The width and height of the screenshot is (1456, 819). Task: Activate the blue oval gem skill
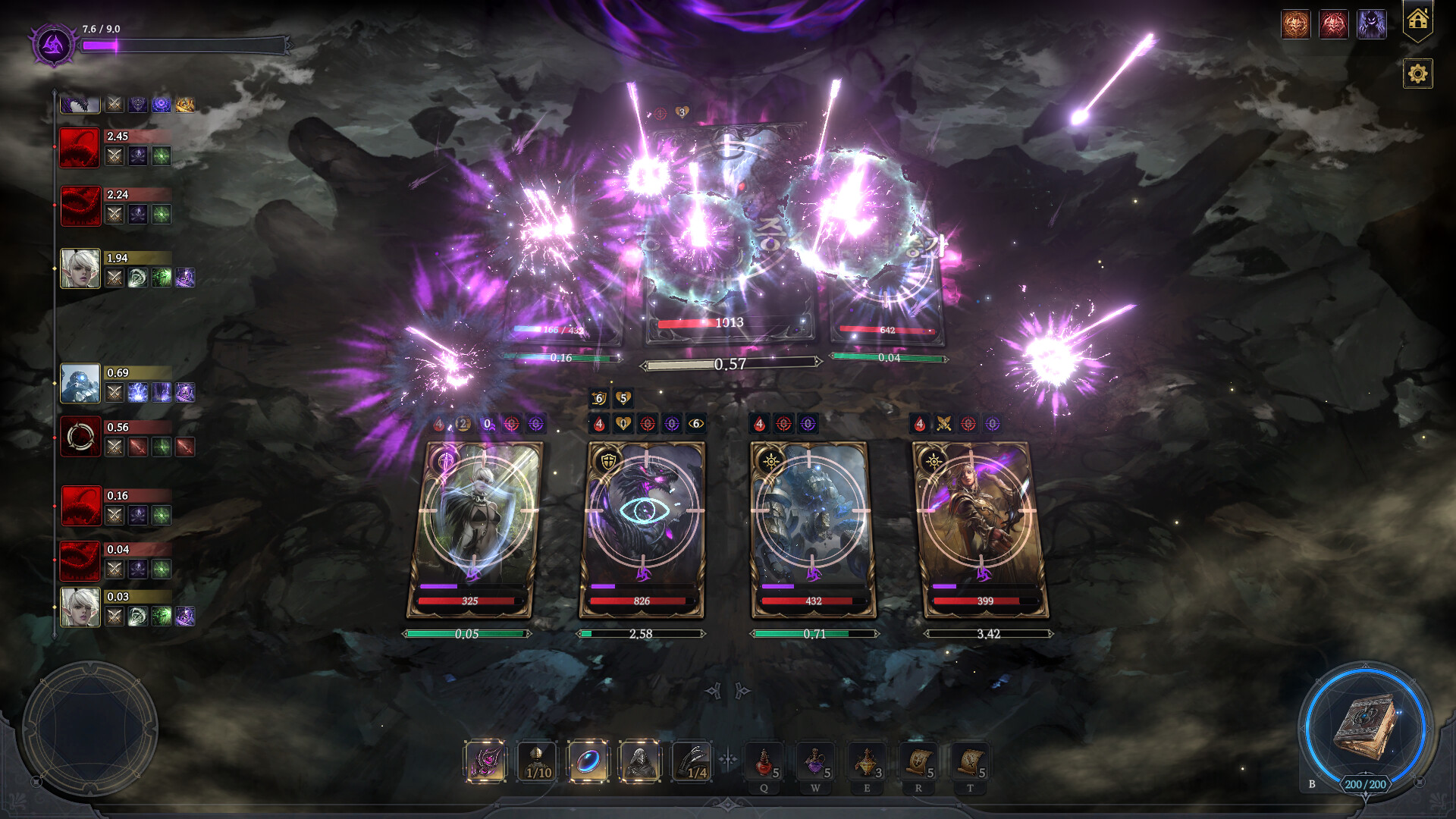pos(588,761)
